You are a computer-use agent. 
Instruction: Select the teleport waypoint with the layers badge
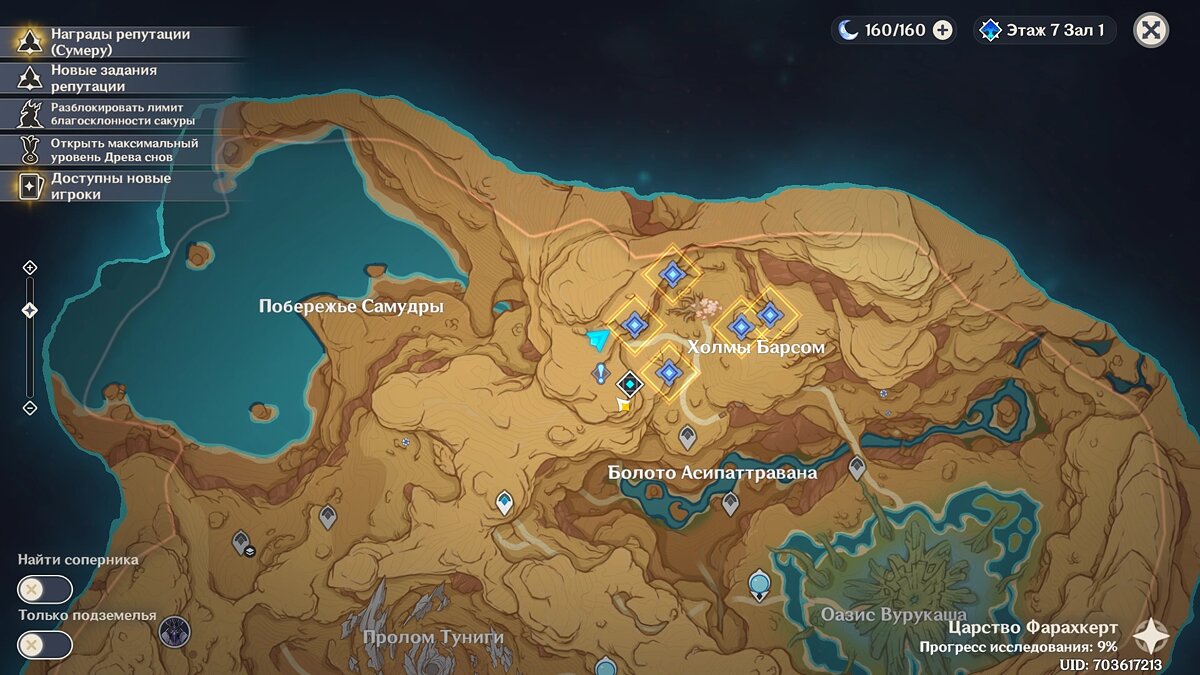tap(241, 543)
